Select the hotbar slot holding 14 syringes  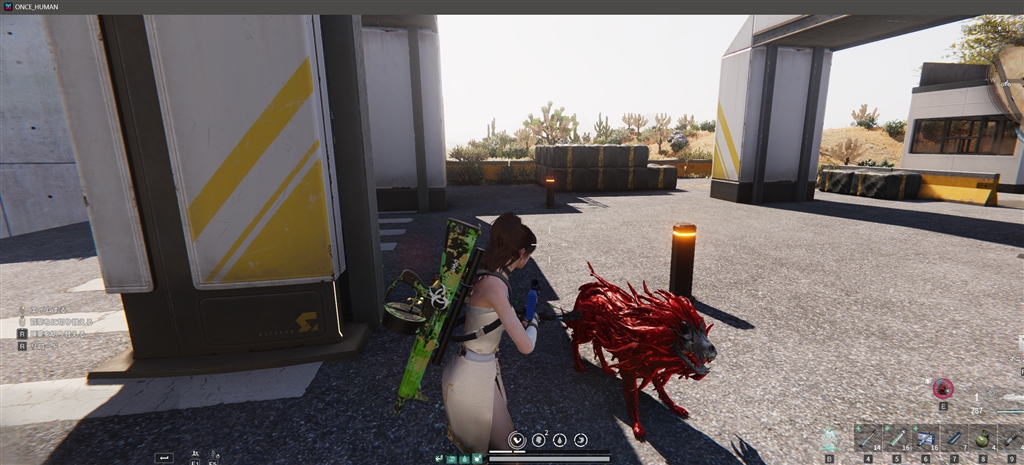[867, 438]
